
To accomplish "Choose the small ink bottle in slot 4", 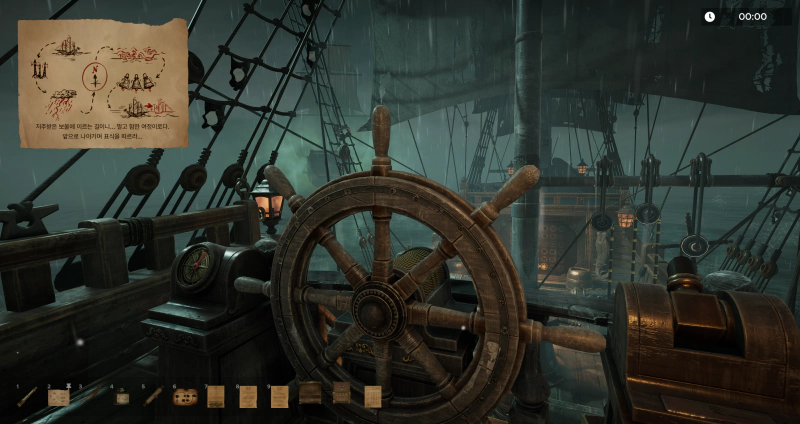I will pos(122,397).
